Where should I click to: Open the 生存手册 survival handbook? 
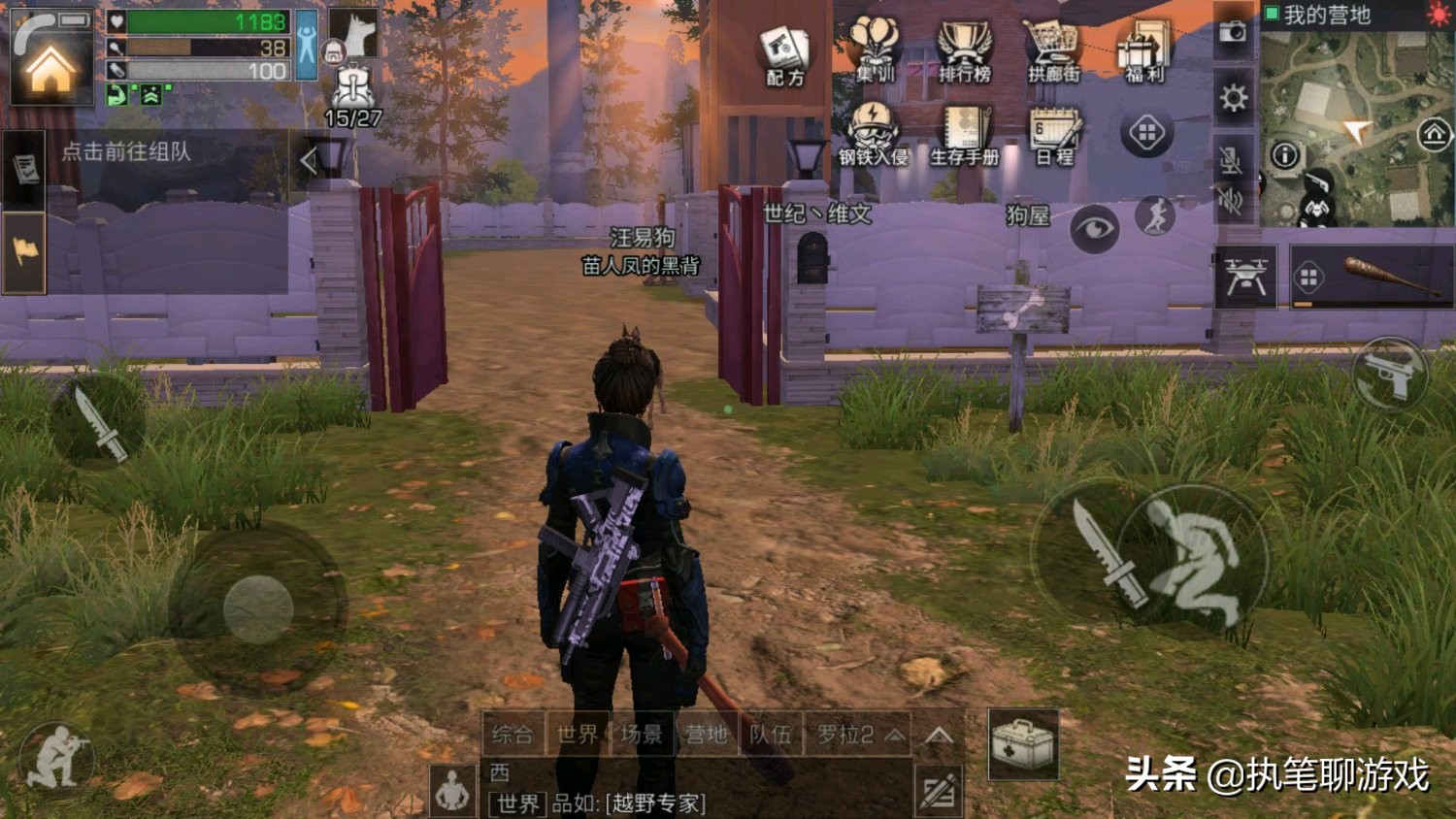(x=964, y=136)
